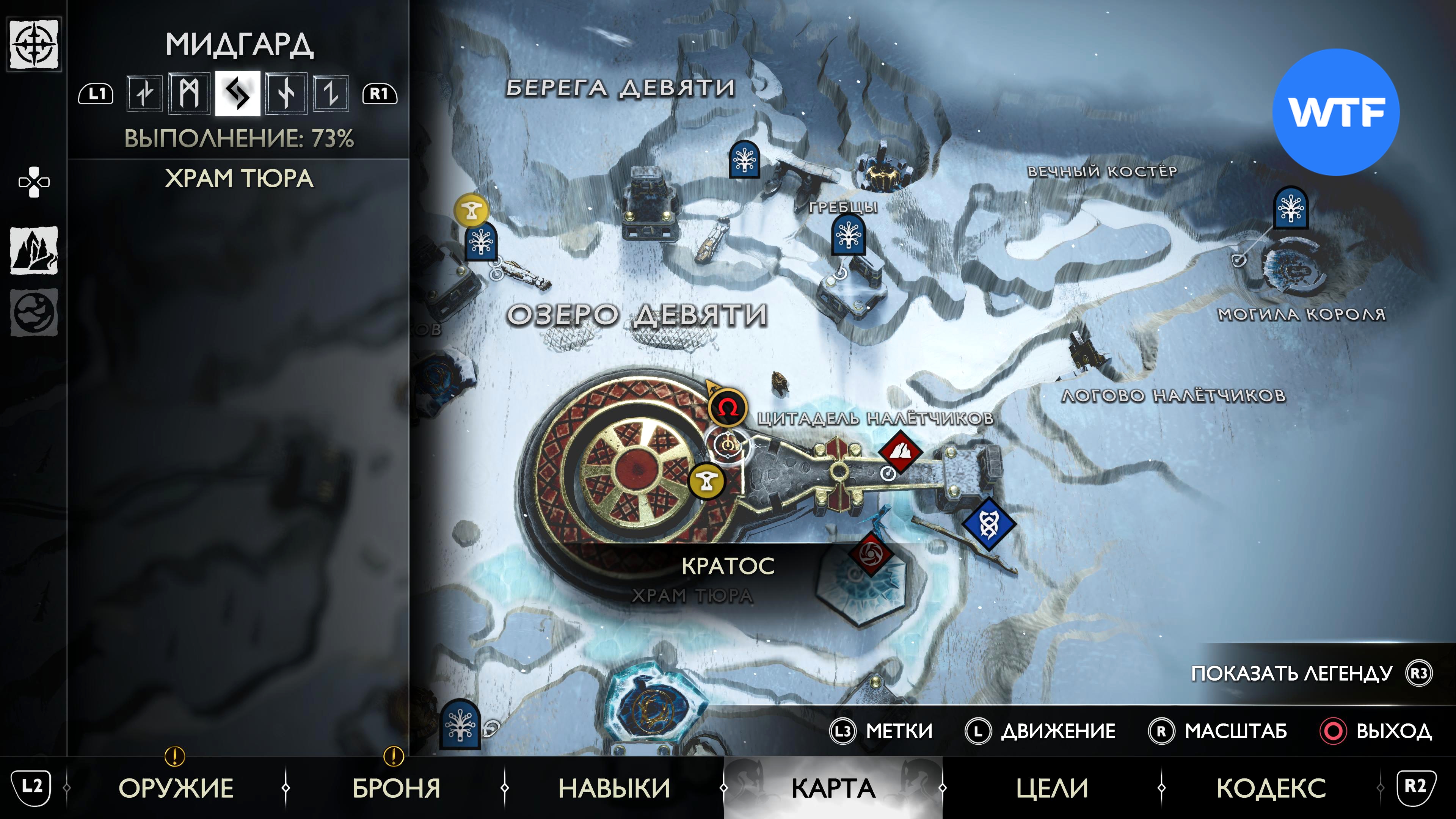Select the blue diamond knot marker
The height and width of the screenshot is (819, 1456).
[x=988, y=524]
